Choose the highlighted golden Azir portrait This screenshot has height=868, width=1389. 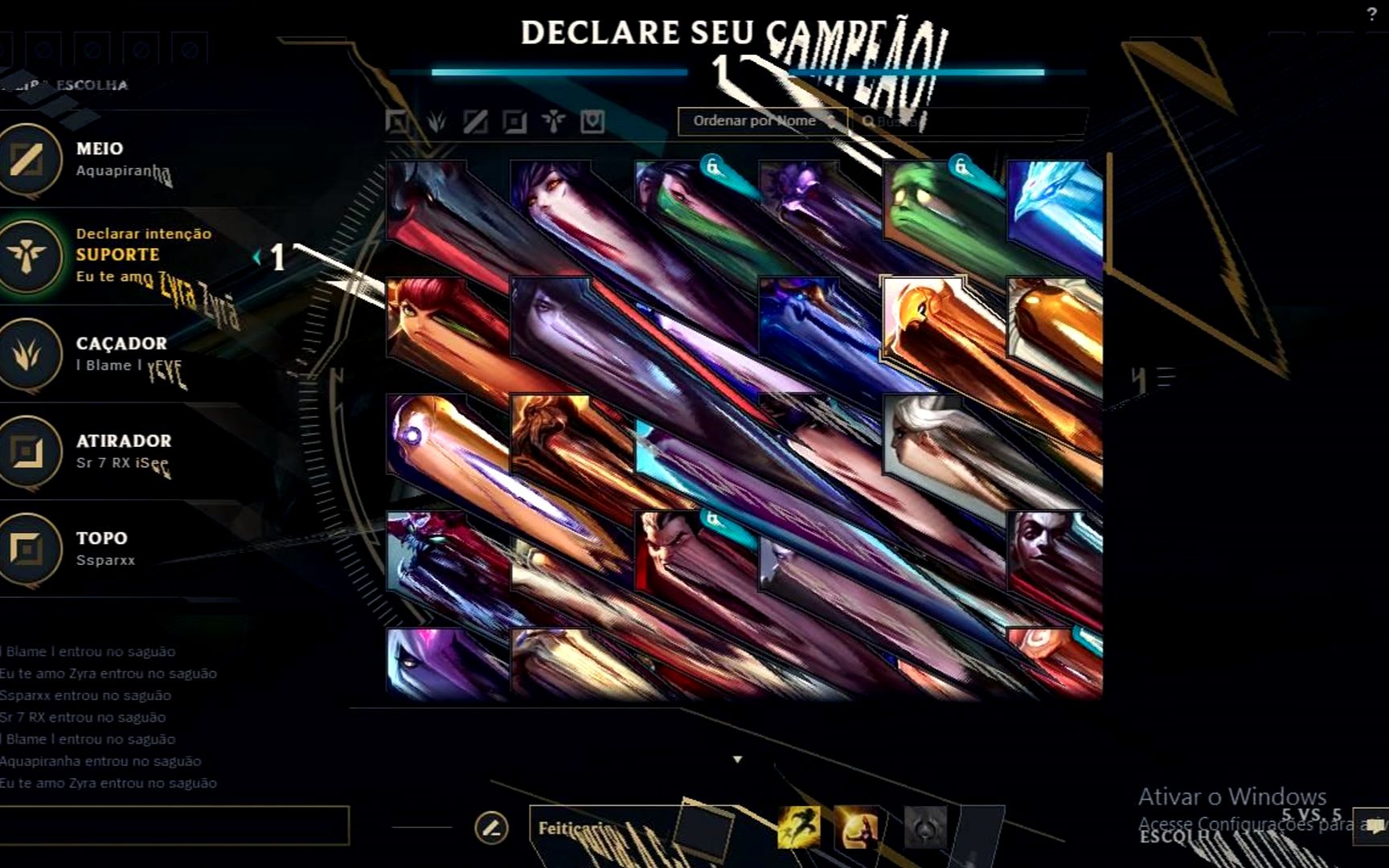click(924, 317)
